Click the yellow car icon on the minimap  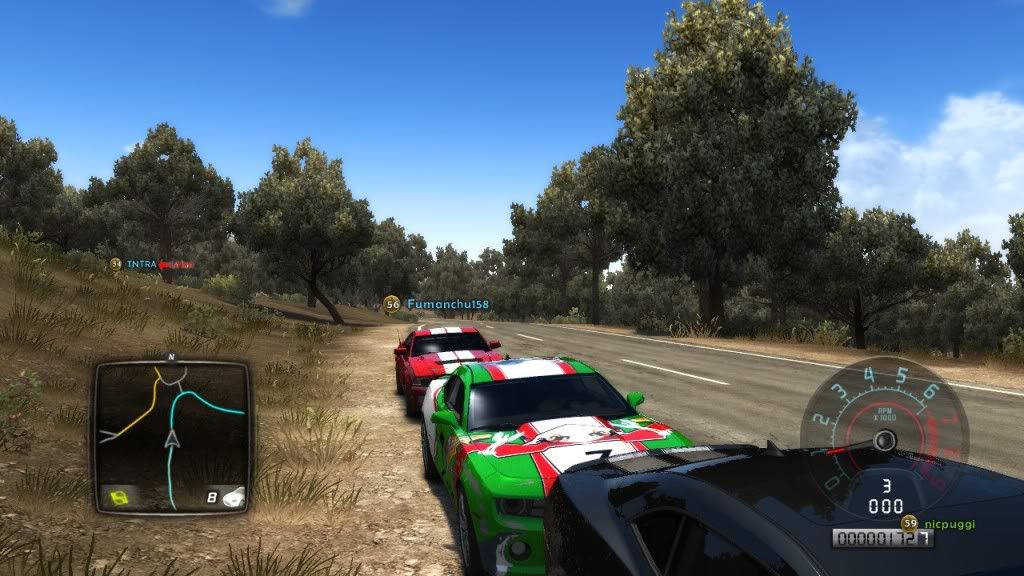(120, 496)
